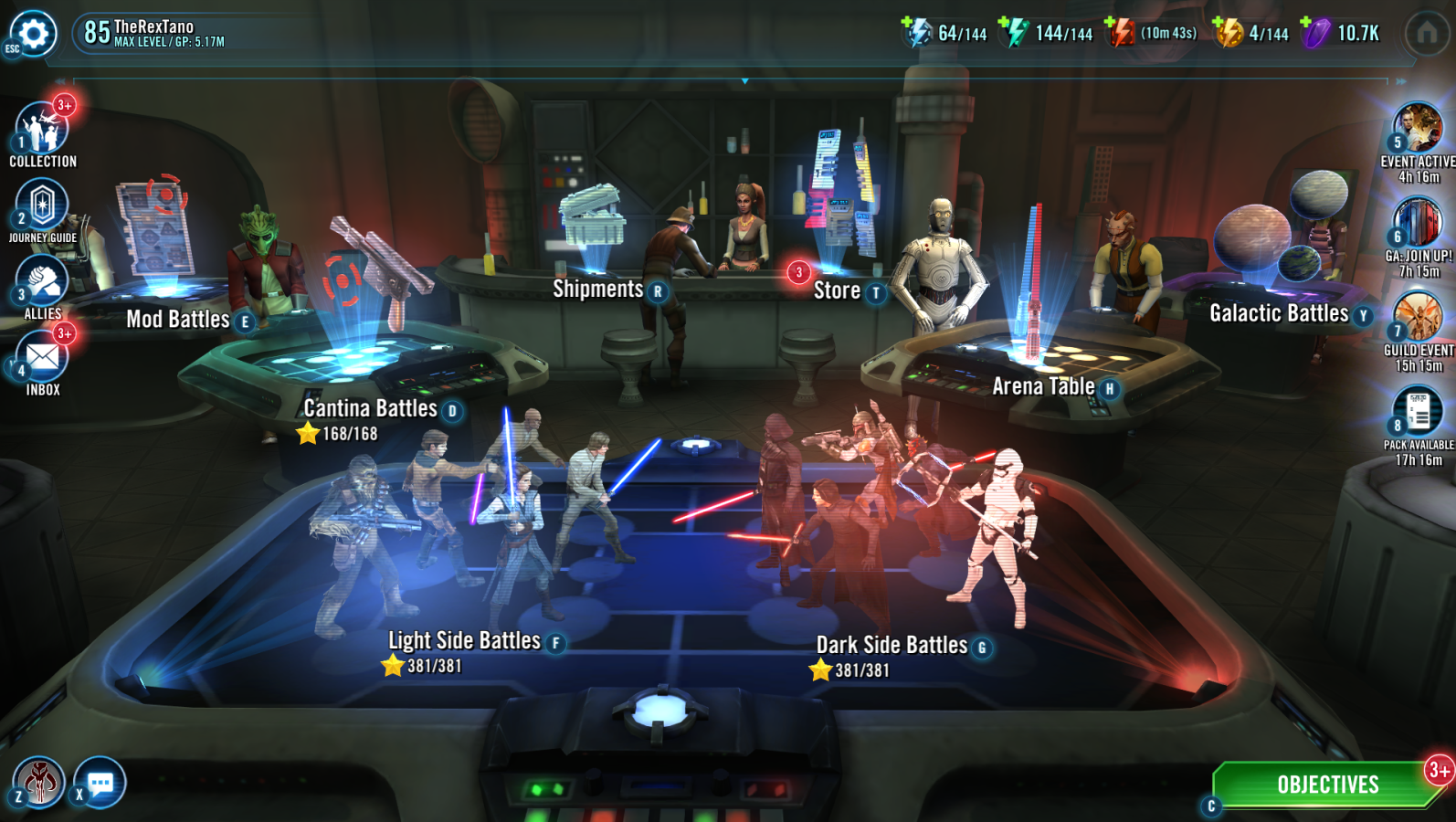Open Shipments
The height and width of the screenshot is (822, 1456).
(598, 290)
